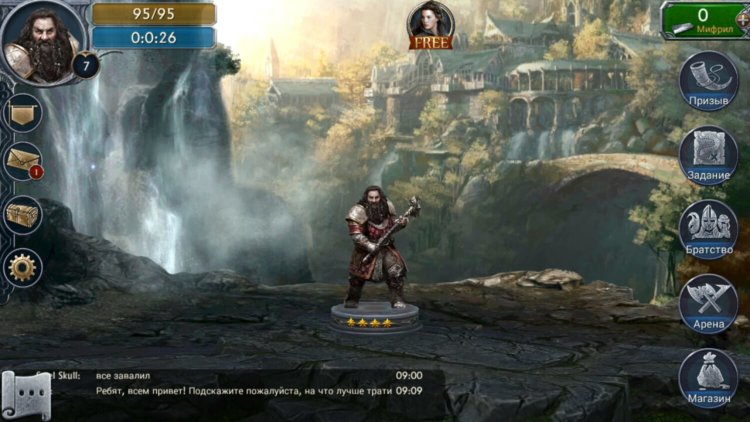
Task: Open the banner flag menu icon
Action: [x=22, y=113]
